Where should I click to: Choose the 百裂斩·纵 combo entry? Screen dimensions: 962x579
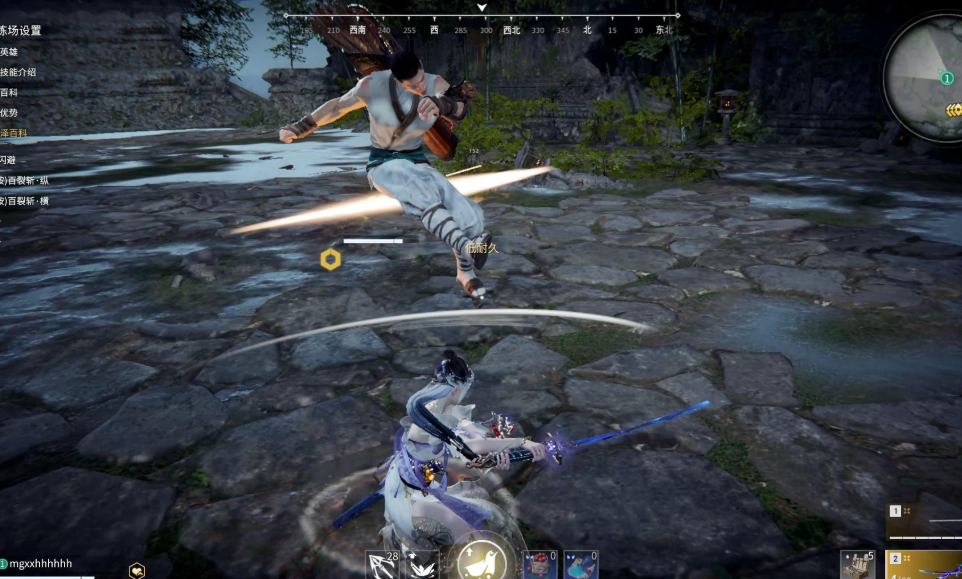pyautogui.click(x=25, y=181)
